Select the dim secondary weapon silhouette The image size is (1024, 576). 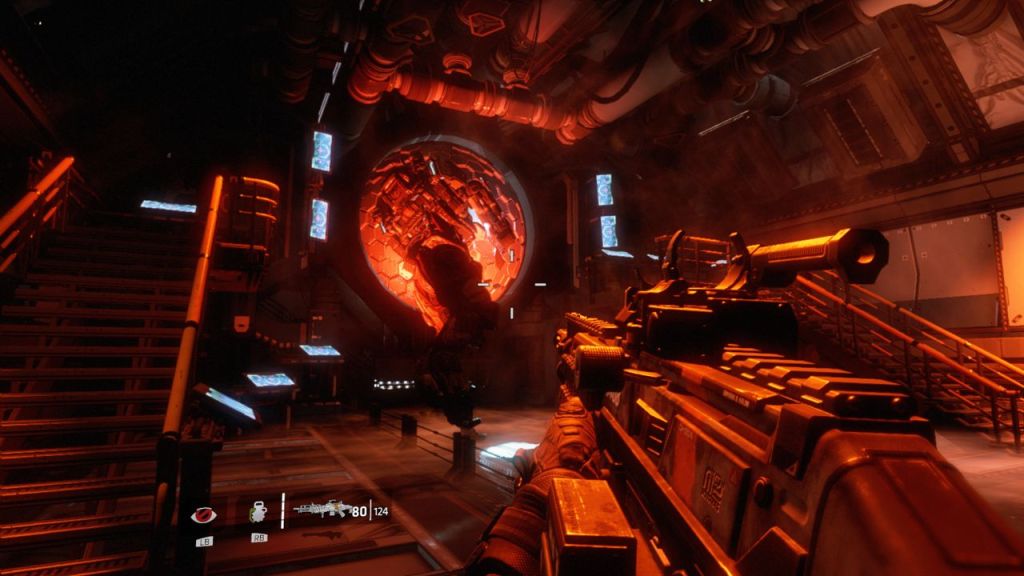click(x=318, y=533)
